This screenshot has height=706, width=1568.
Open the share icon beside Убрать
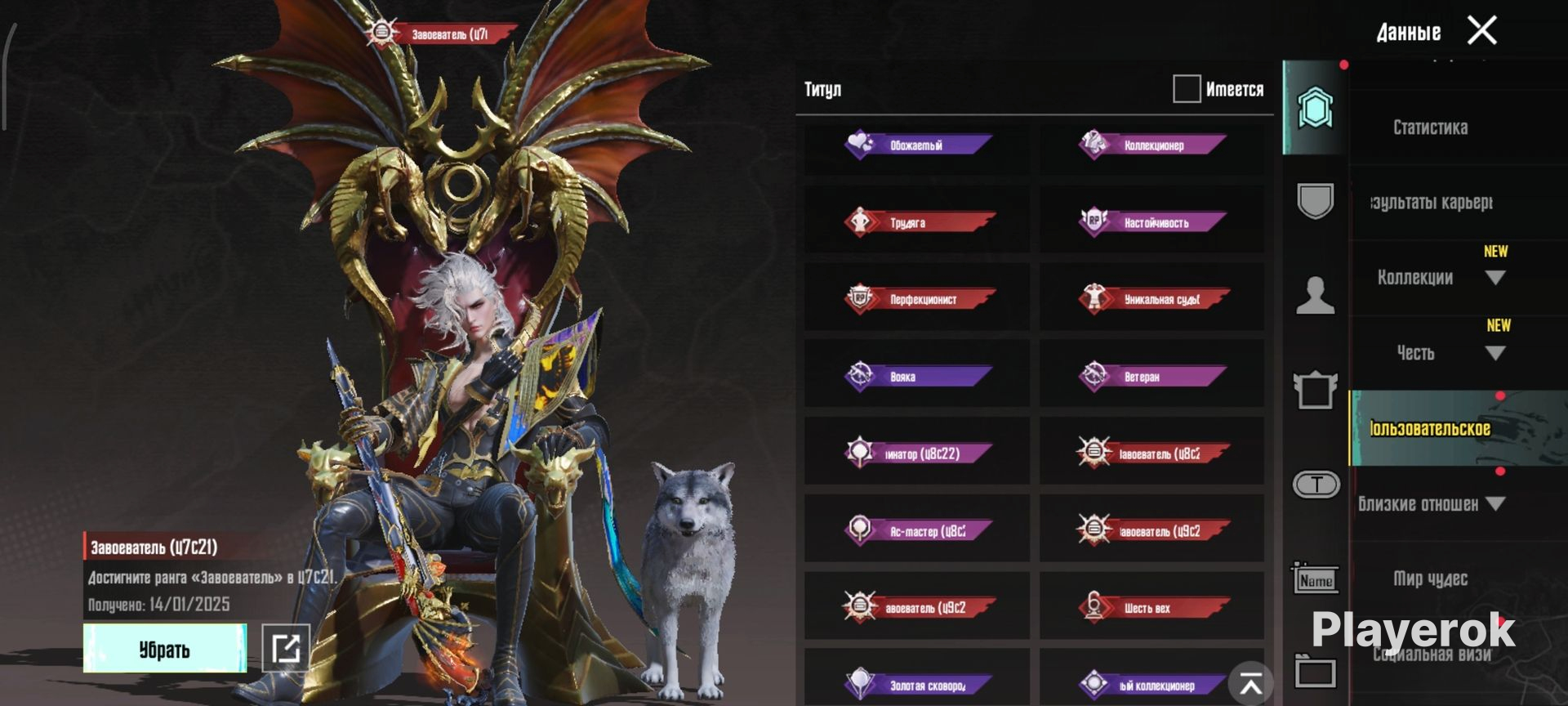tap(285, 649)
